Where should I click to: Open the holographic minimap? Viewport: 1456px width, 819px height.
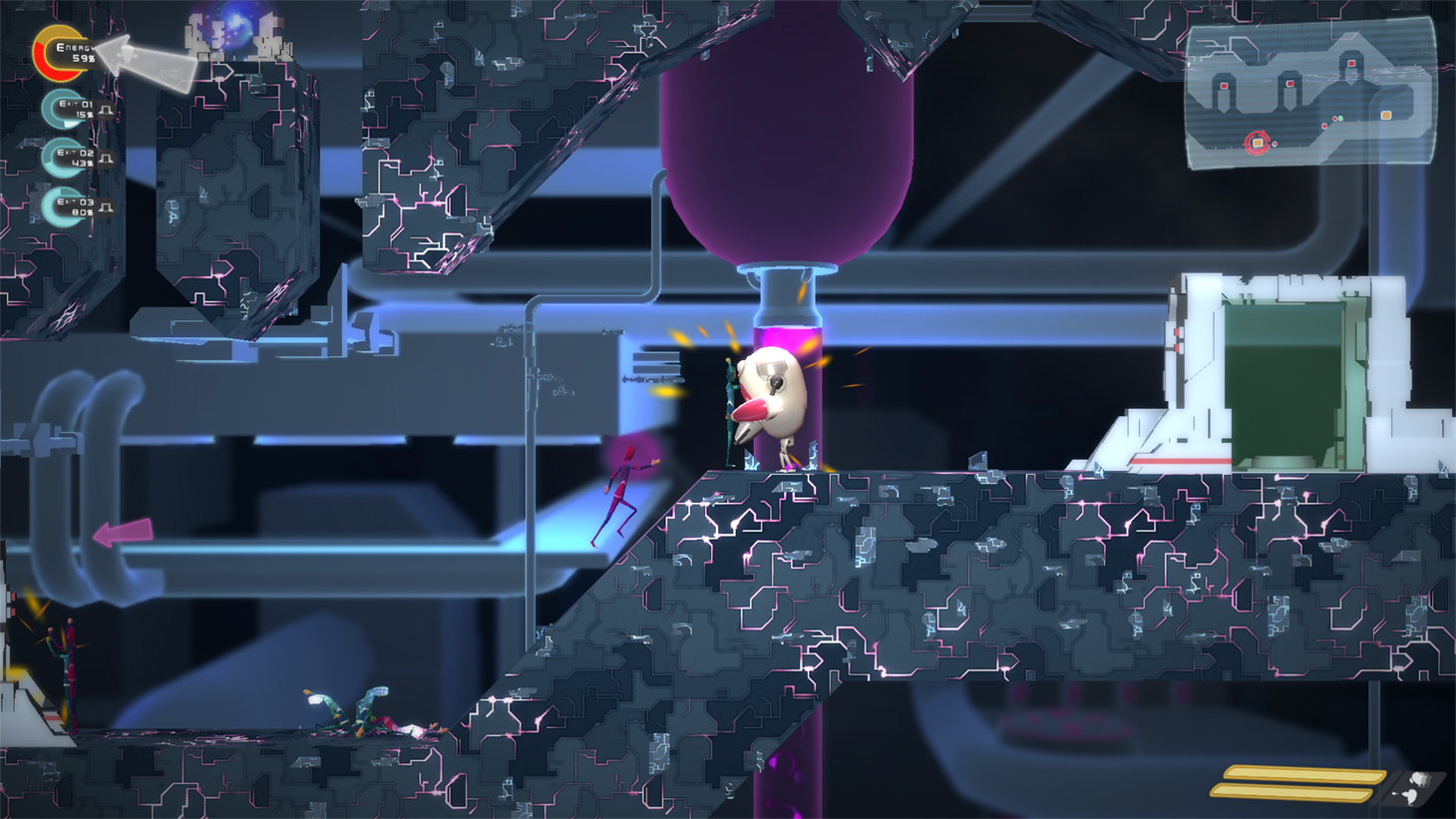[1308, 93]
